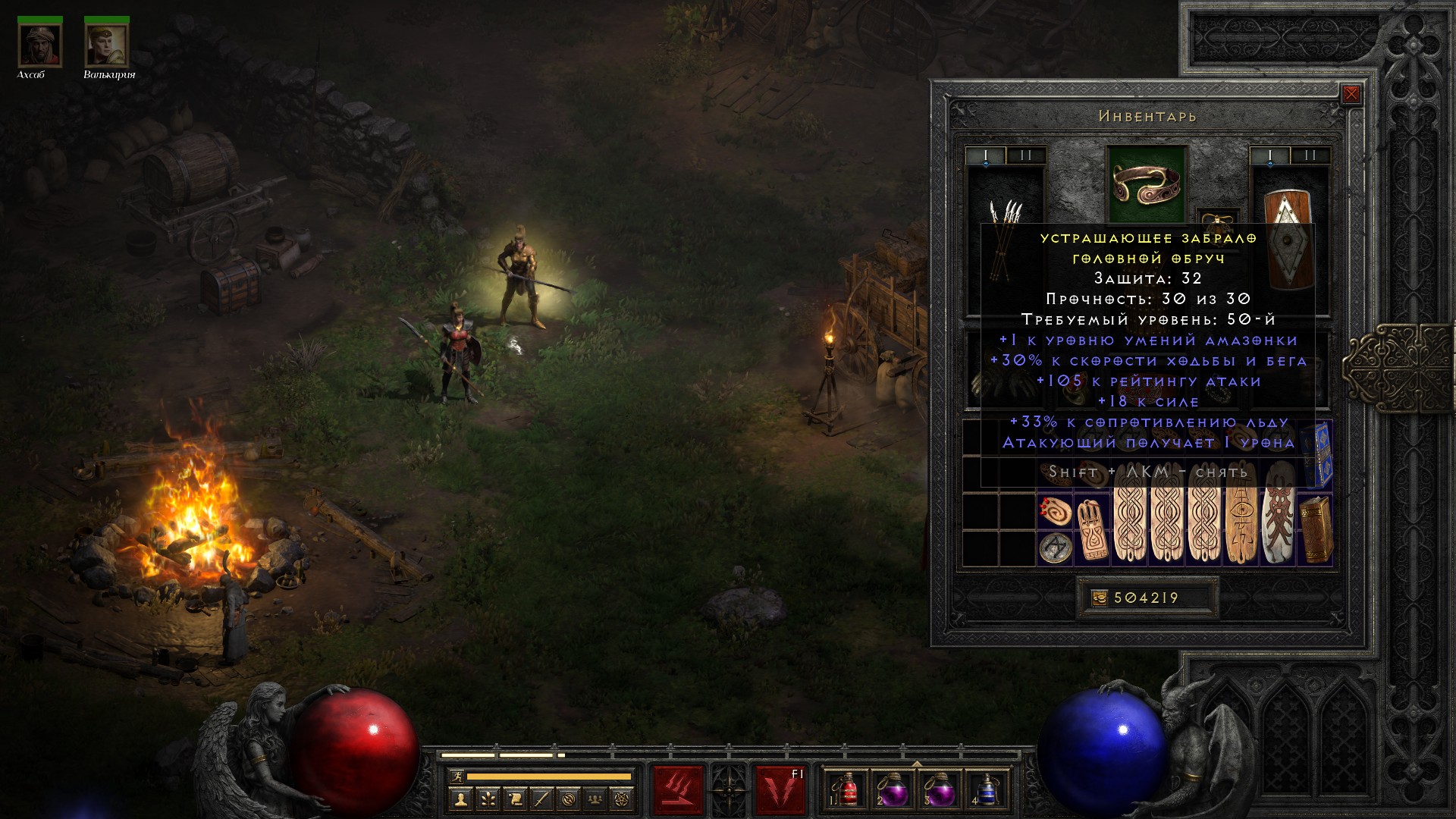The height and width of the screenshot is (819, 1456).
Task: Use the red potion in belt slot 1
Action: point(849,790)
